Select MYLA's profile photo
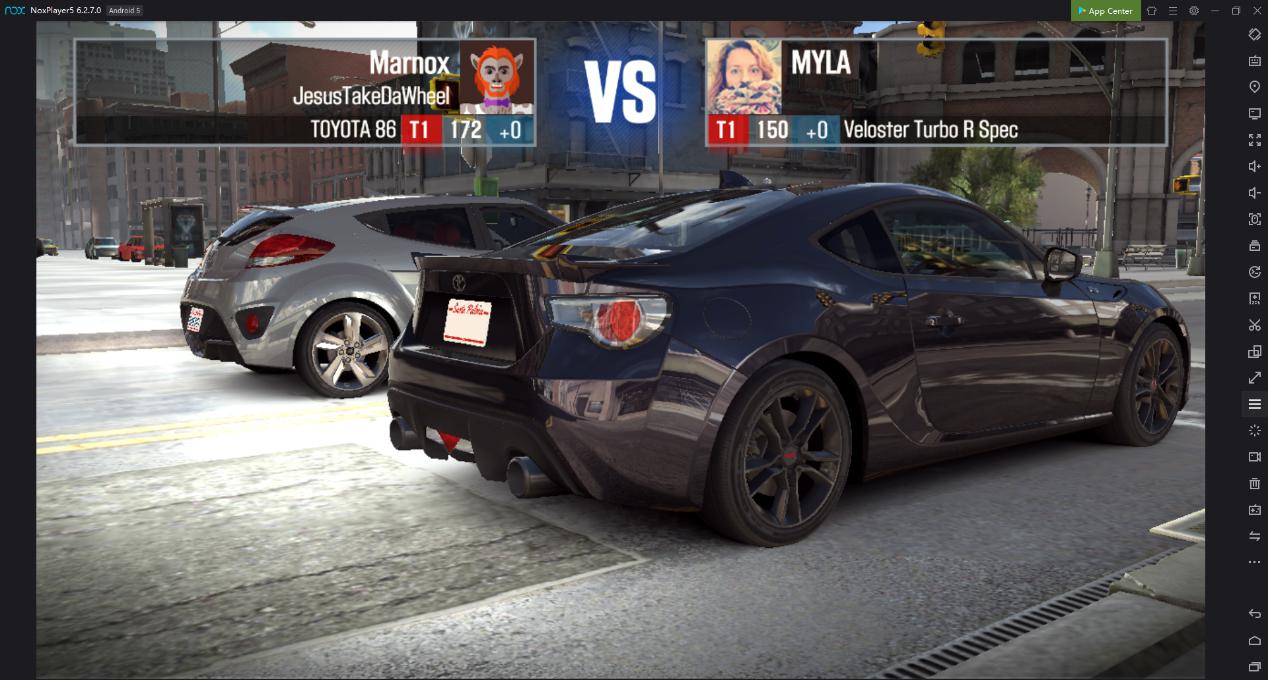This screenshot has width=1268, height=680. 744,78
